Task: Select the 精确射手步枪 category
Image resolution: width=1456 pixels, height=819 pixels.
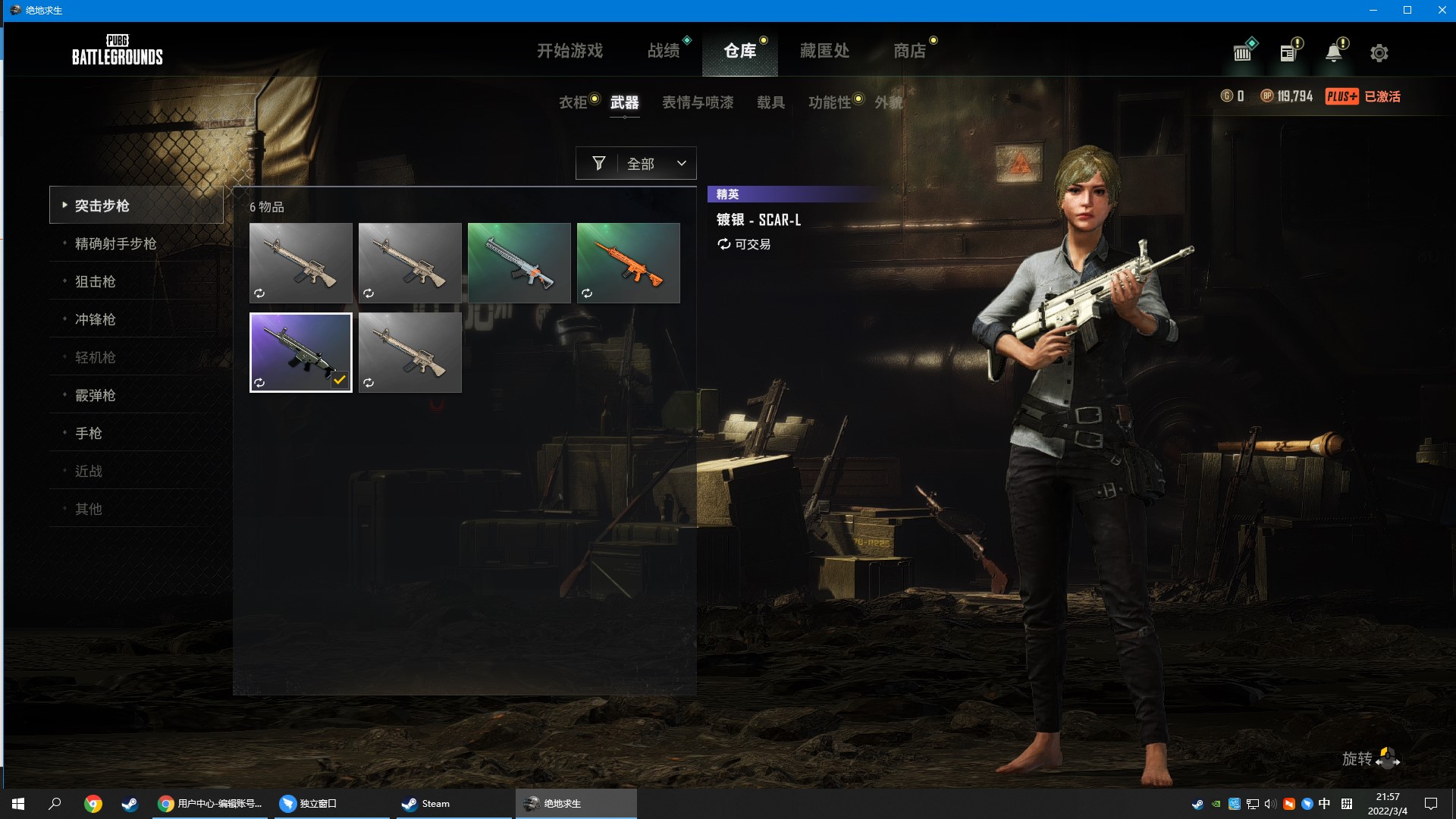Action: (115, 243)
